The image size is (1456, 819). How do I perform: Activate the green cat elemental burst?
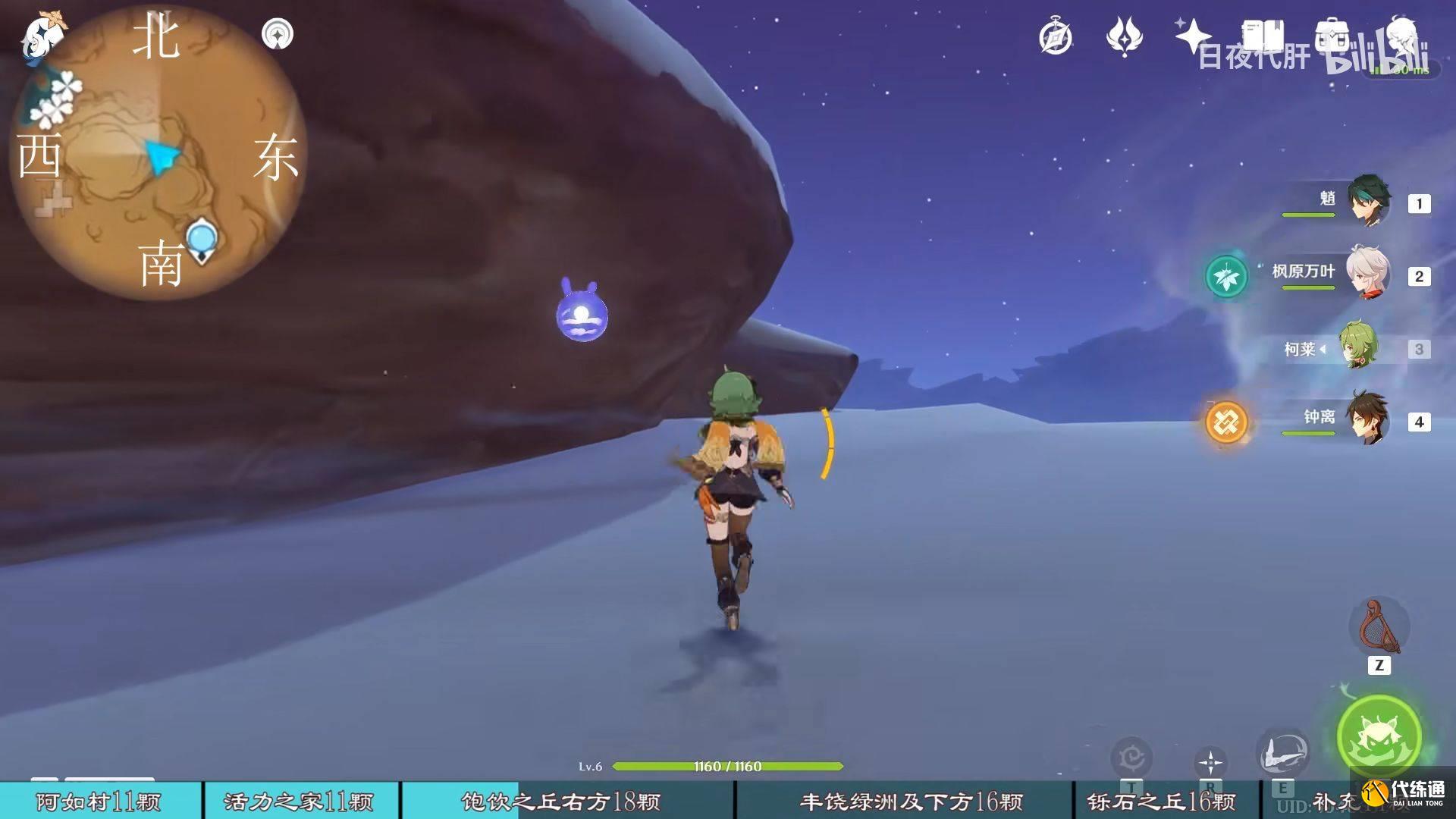1379,736
